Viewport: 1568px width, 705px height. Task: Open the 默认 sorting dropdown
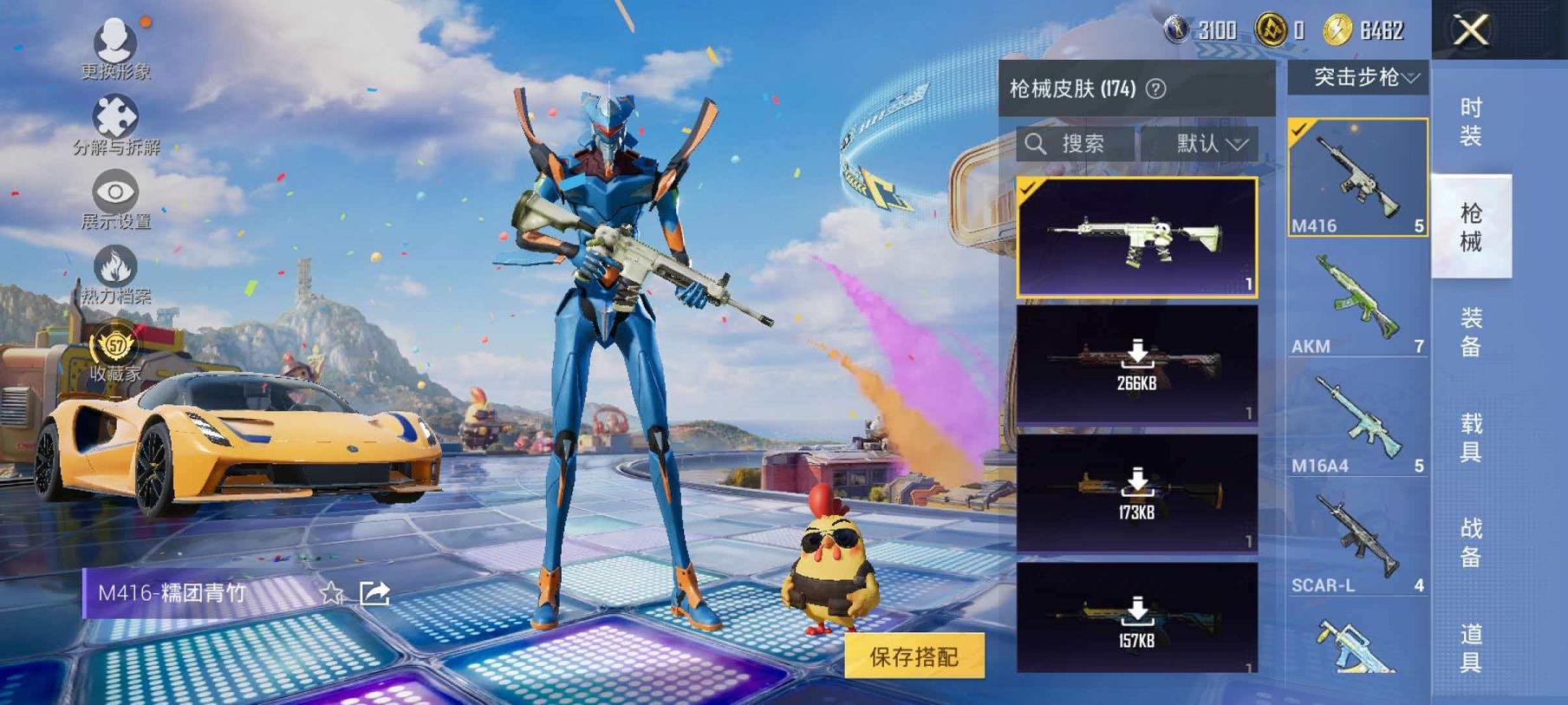click(x=1213, y=144)
